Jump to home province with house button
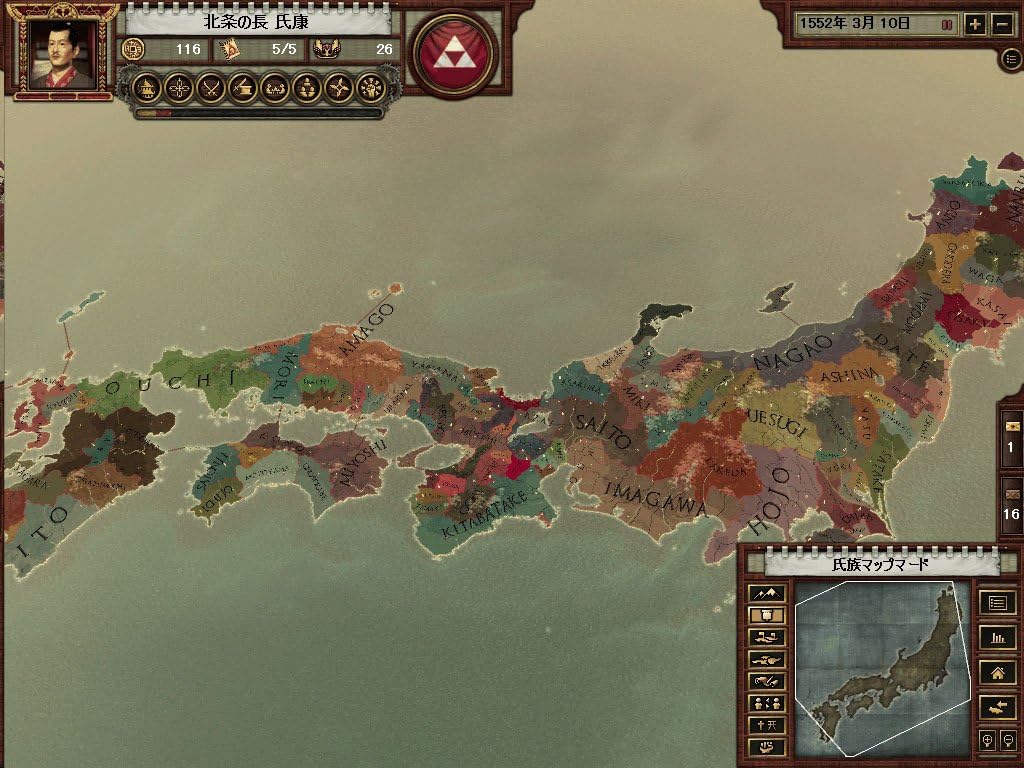 997,672
